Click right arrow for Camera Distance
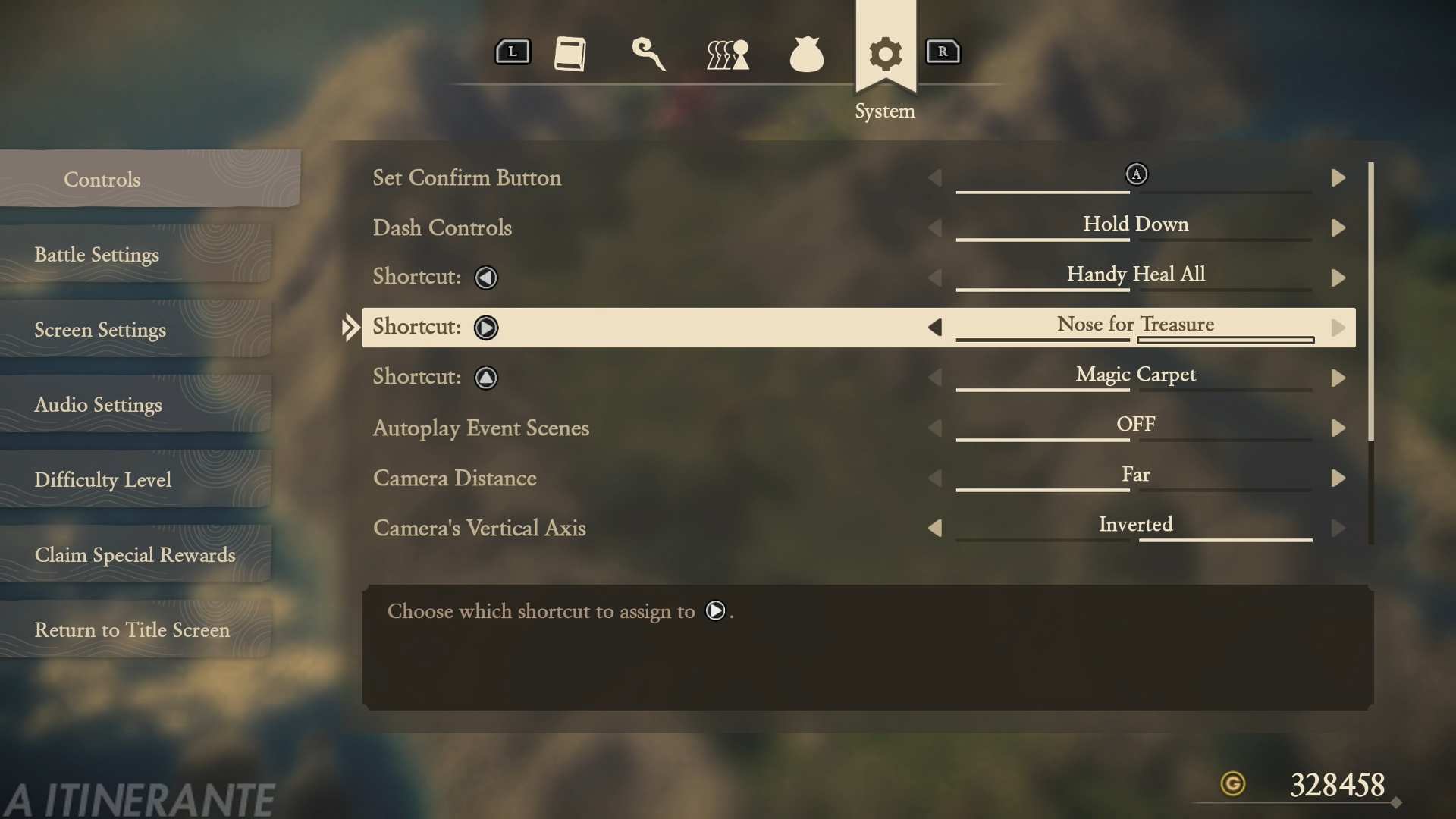1456x819 pixels. (x=1338, y=479)
